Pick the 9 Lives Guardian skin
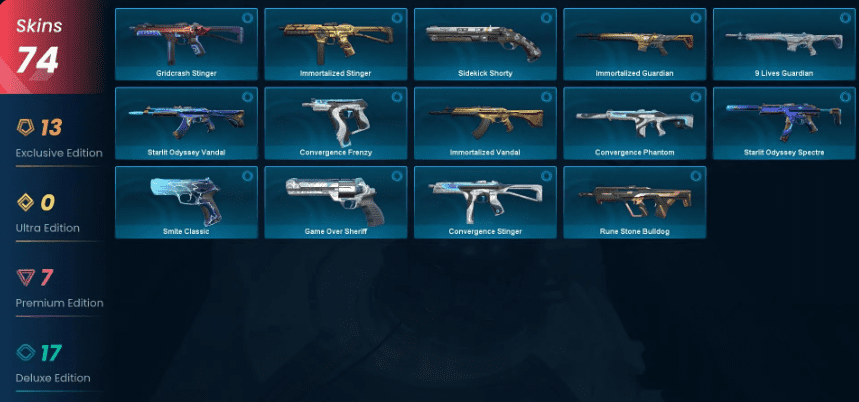 pyautogui.click(x=784, y=44)
